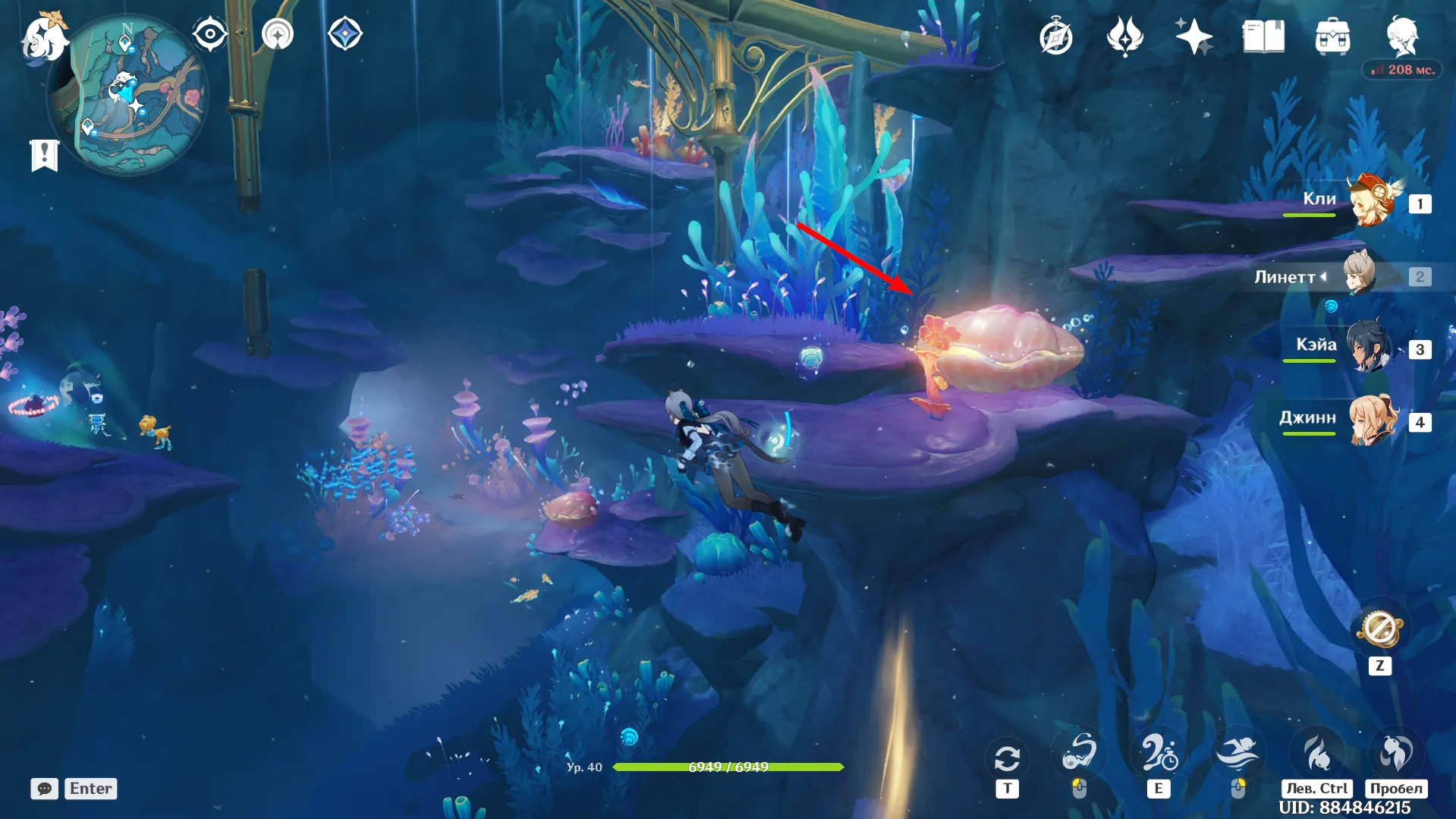
Task: Select party member Линетт
Action: pos(1360,276)
